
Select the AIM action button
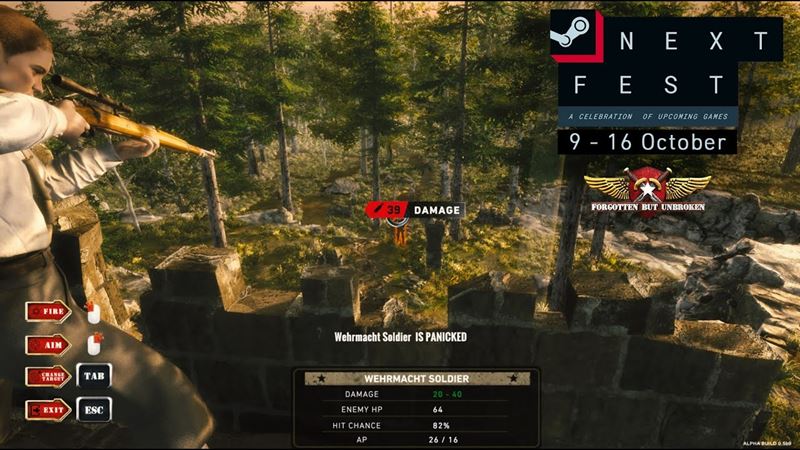[x=48, y=345]
